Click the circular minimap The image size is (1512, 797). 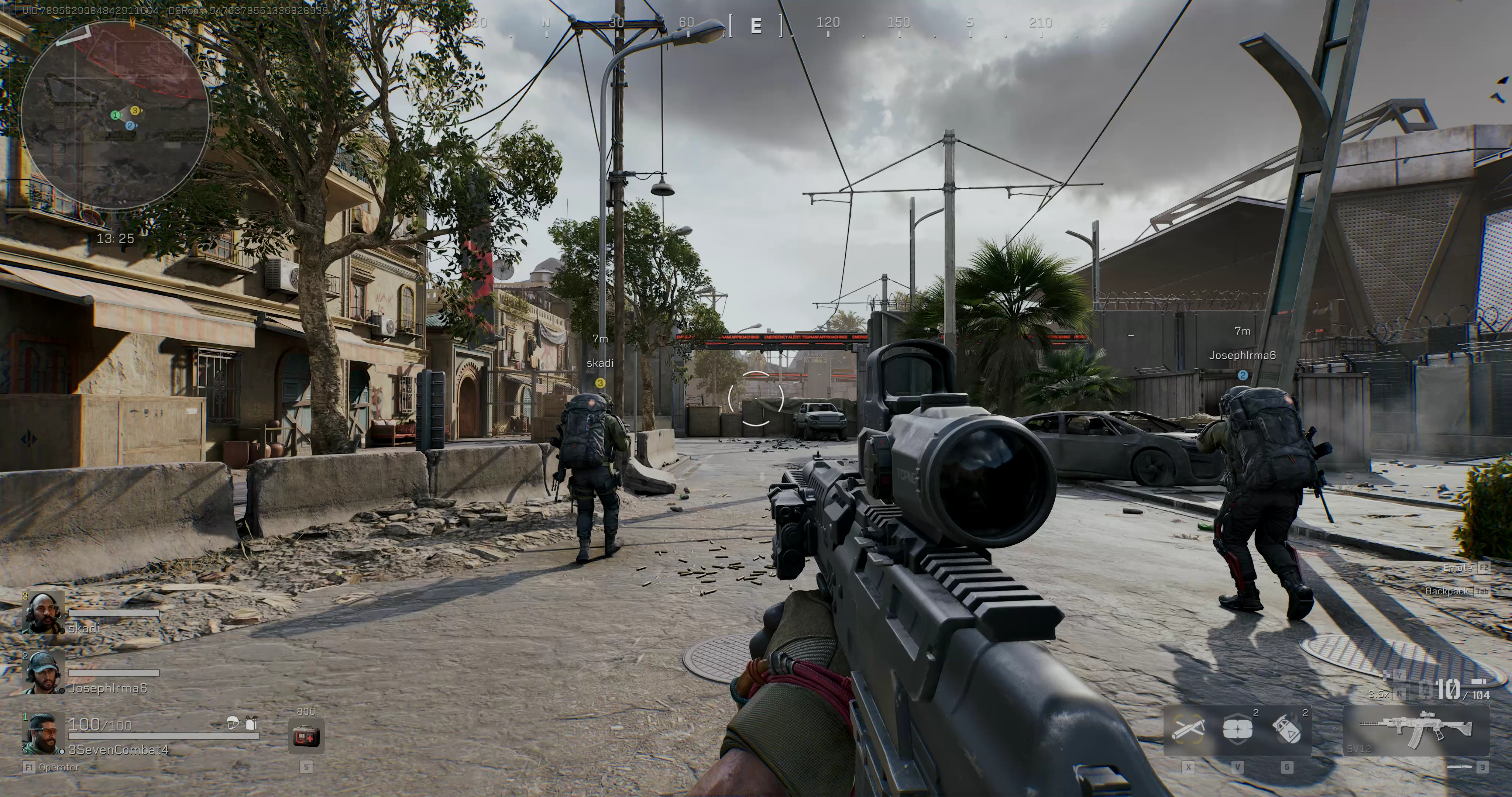point(115,115)
